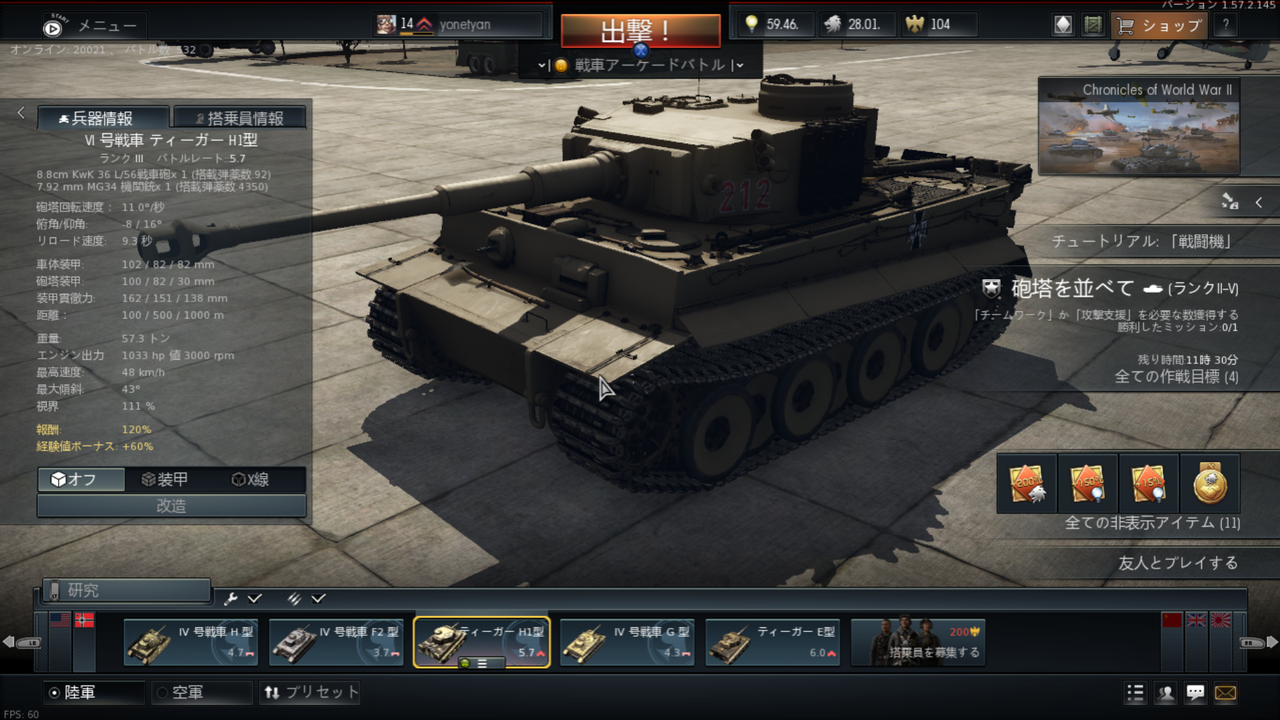The height and width of the screenshot is (720, 1280).
Task: Open the mail envelope icon
Action: [1227, 692]
